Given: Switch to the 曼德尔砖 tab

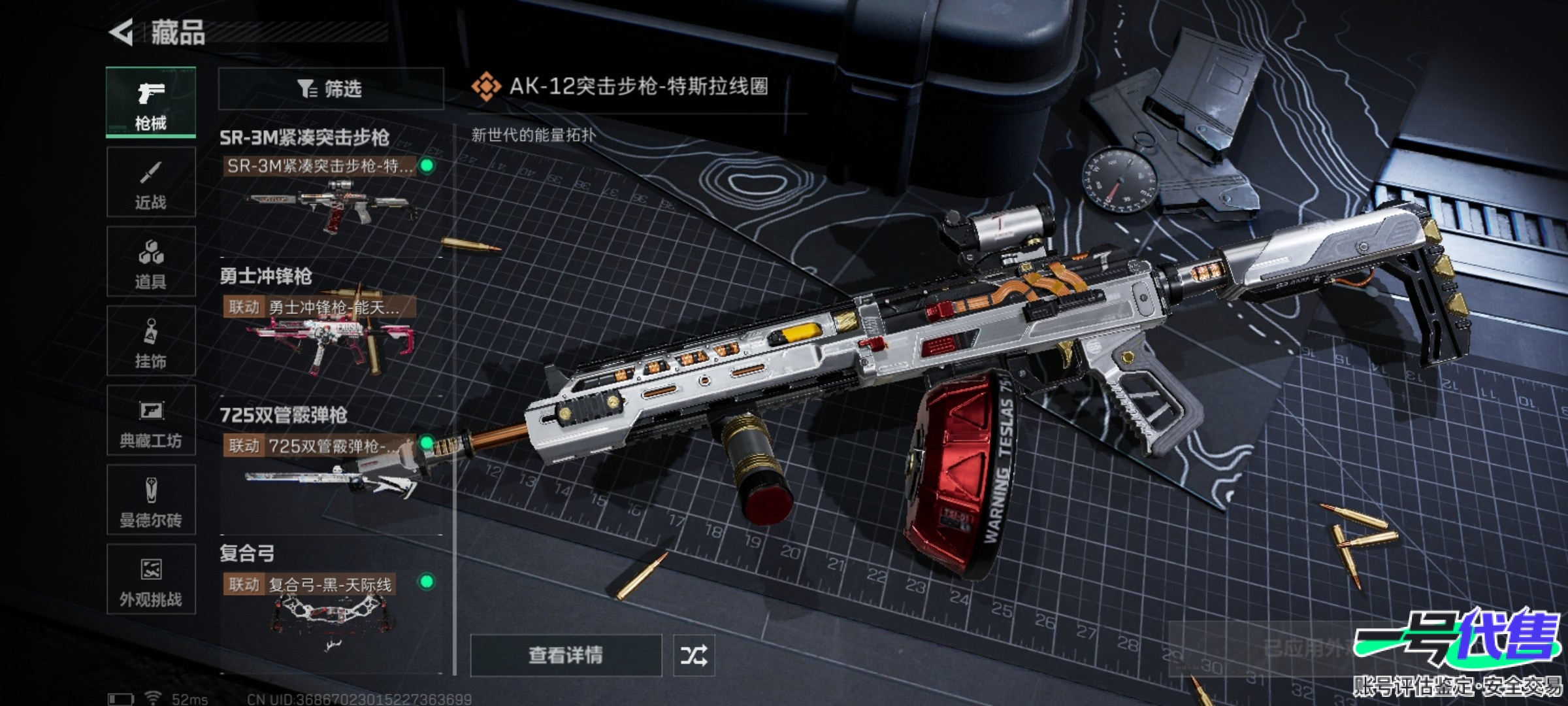Looking at the screenshot, I should [151, 500].
